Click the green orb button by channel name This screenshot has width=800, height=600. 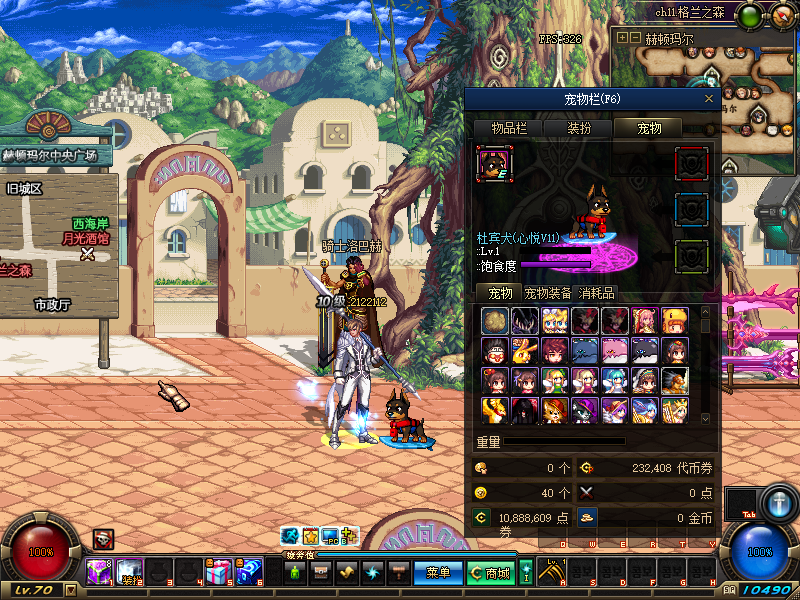[x=749, y=15]
